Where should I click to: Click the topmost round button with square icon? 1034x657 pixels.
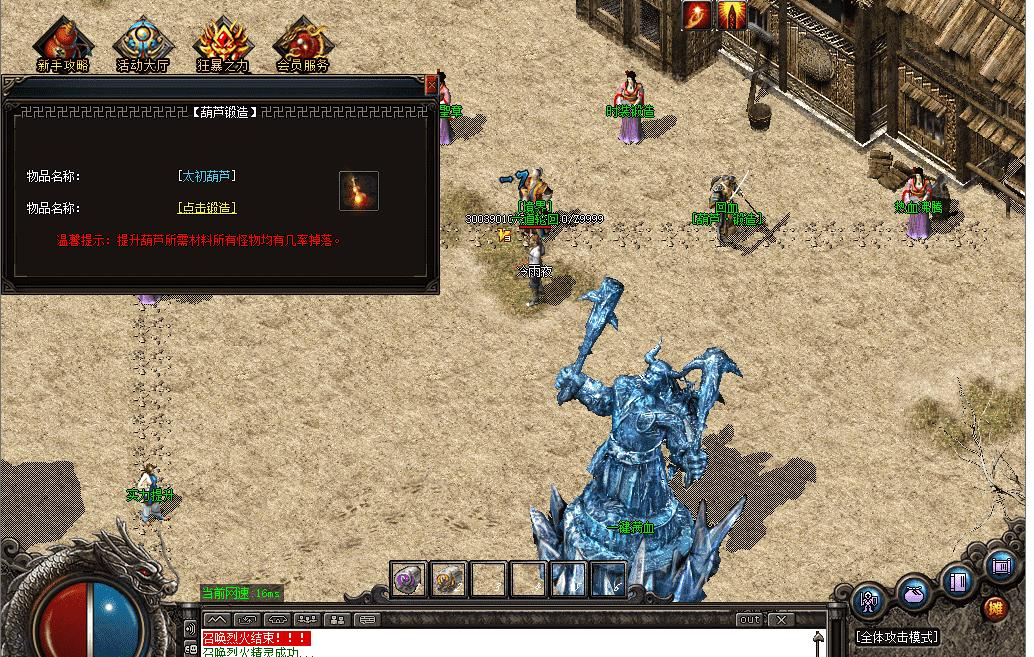(1000, 565)
